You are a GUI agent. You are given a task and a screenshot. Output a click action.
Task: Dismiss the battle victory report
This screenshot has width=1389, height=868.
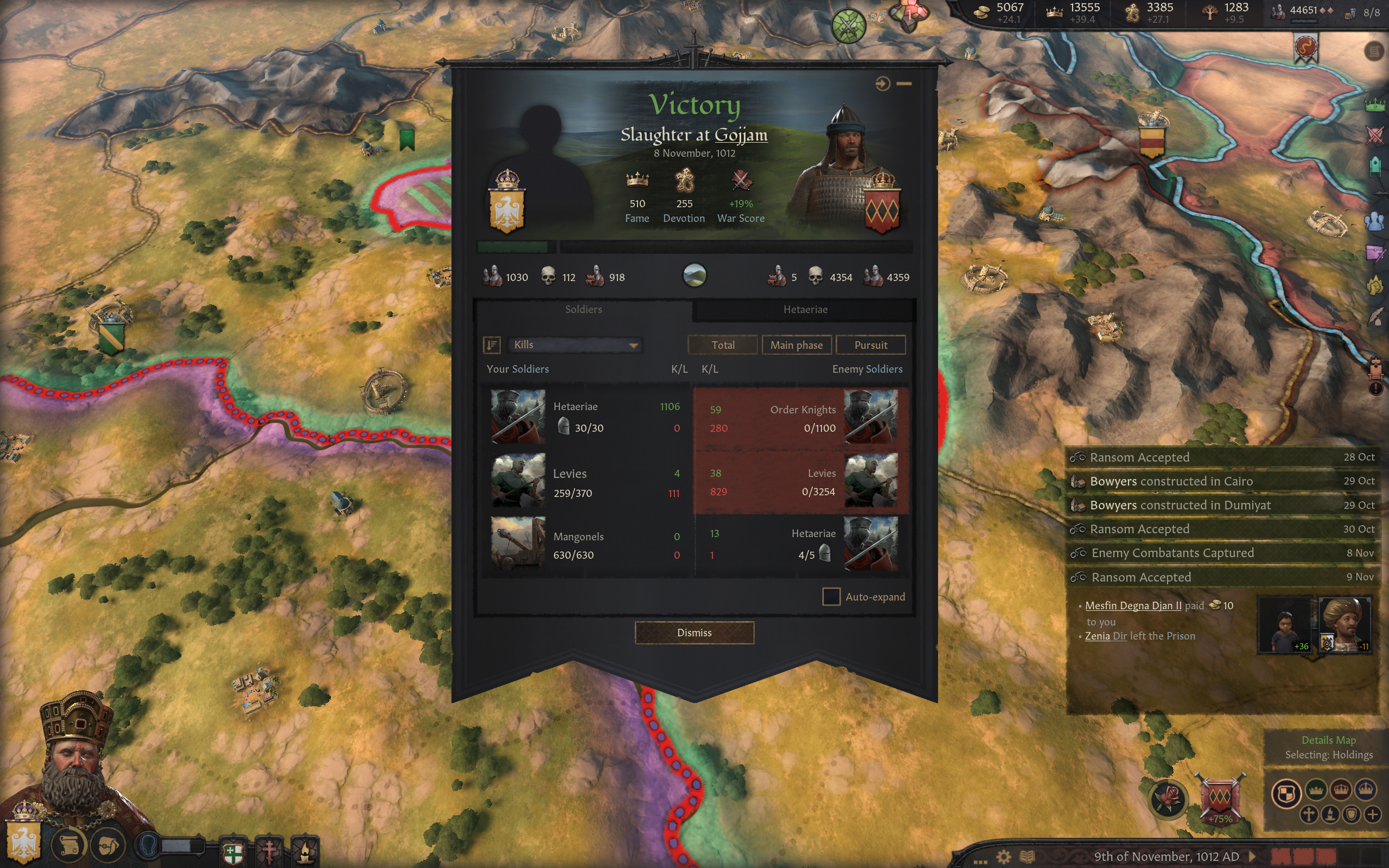click(694, 633)
